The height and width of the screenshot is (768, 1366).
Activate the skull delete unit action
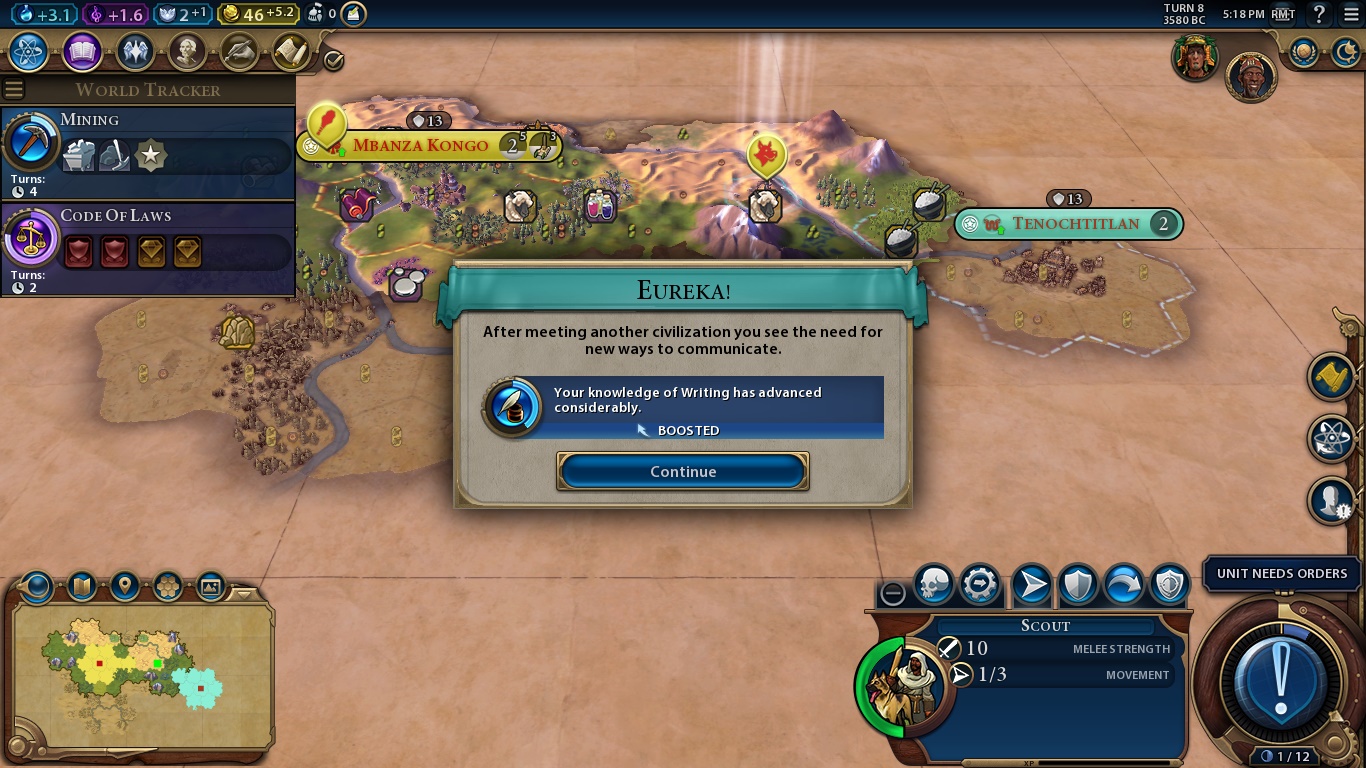pyautogui.click(x=934, y=585)
